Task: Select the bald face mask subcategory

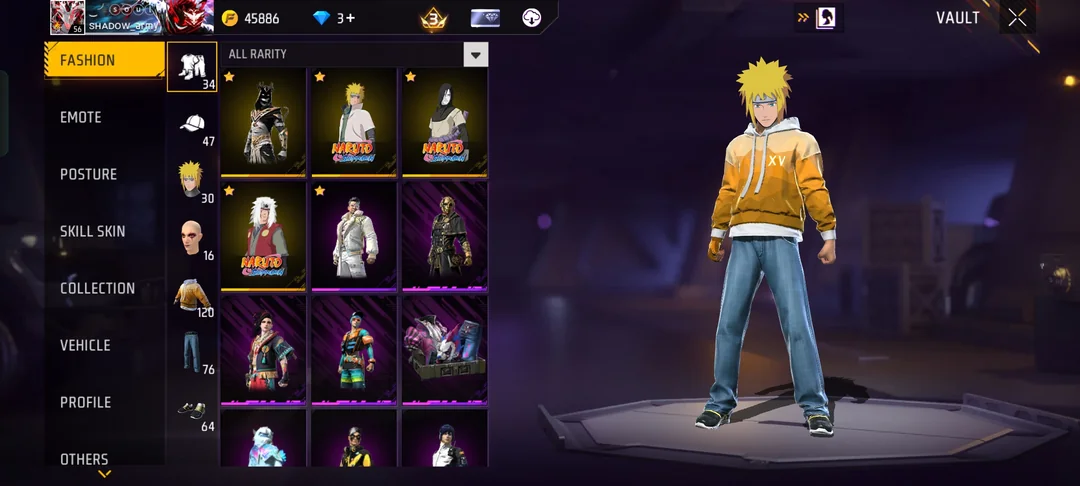Action: 191,239
